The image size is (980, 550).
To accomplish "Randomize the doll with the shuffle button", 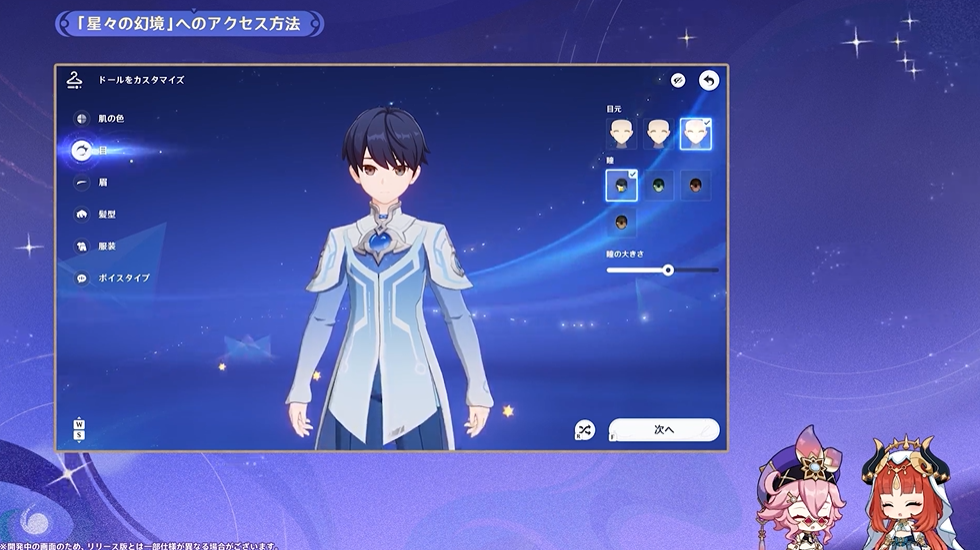I will tap(585, 429).
